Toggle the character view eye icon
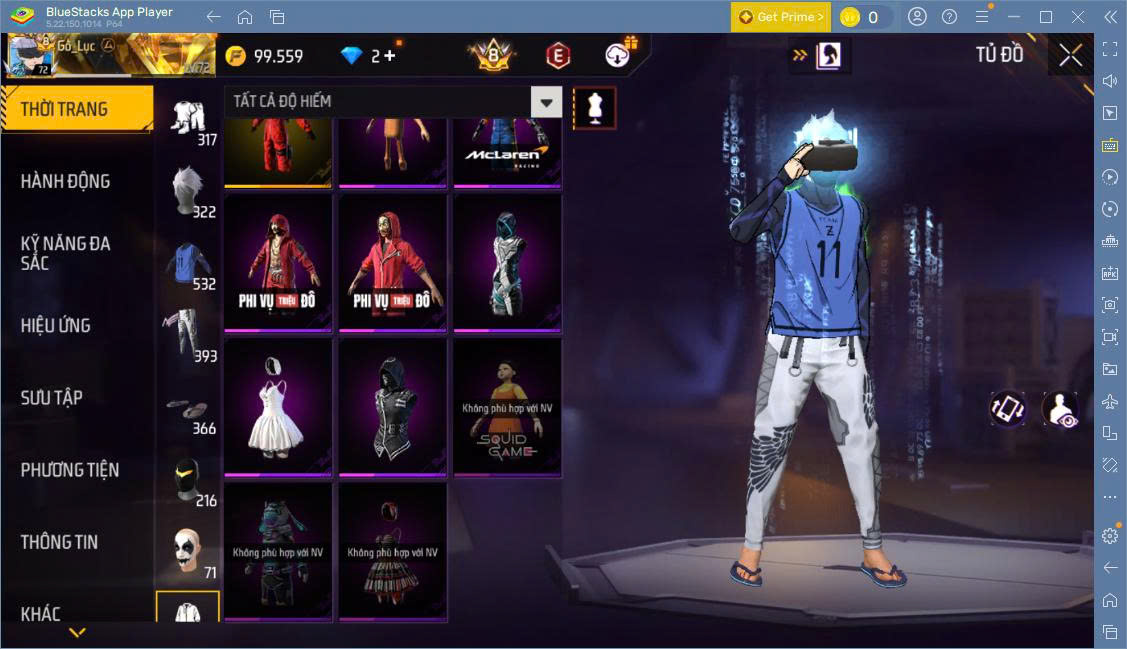This screenshot has height=649, width=1127. (x=1061, y=409)
